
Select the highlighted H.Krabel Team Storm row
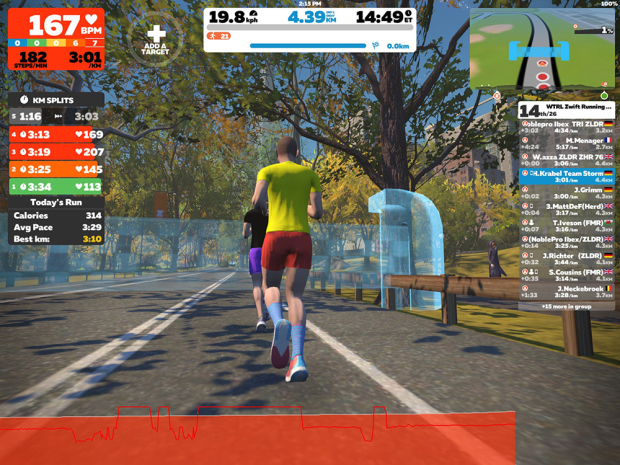[x=566, y=174]
